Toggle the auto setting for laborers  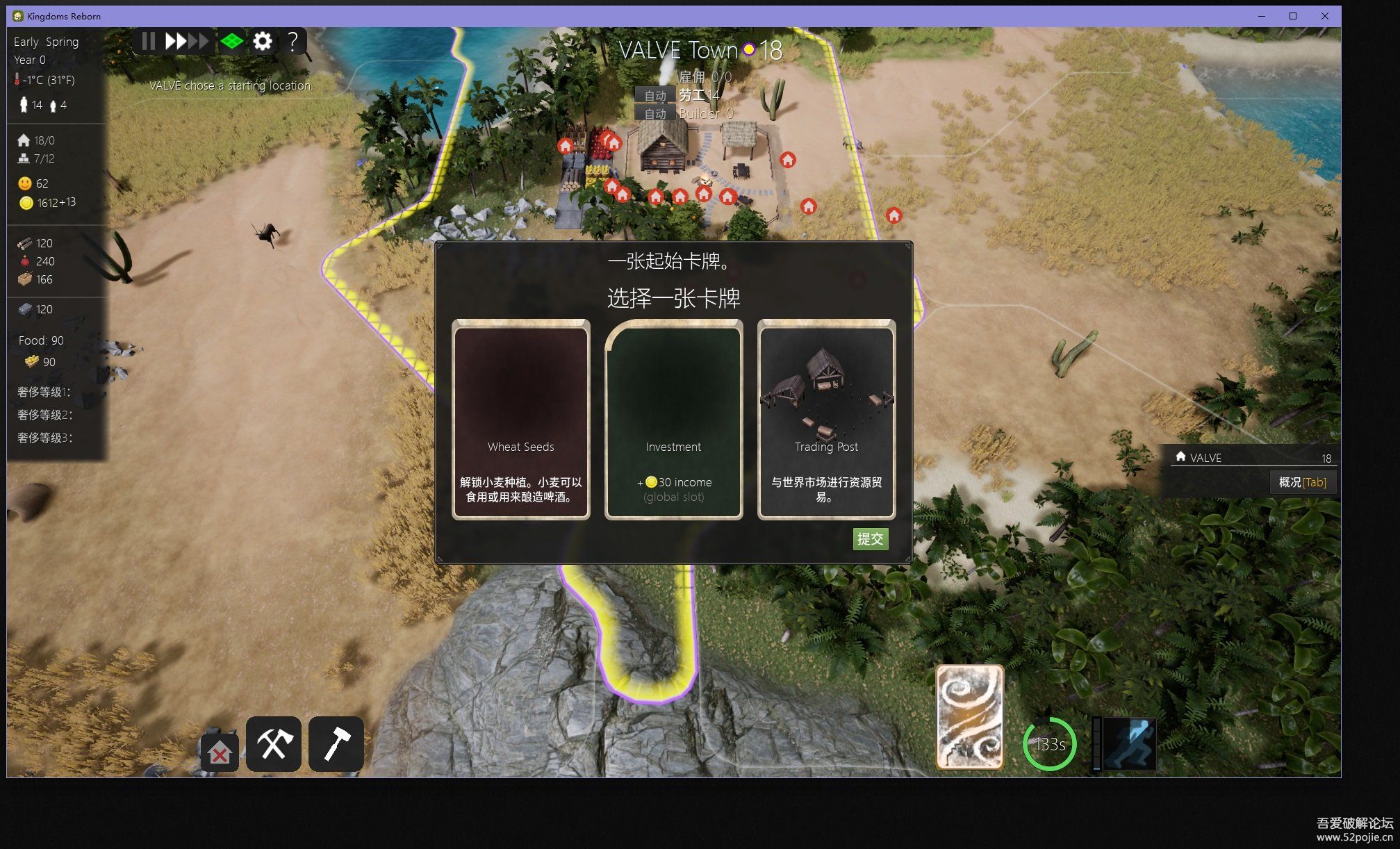[654, 96]
